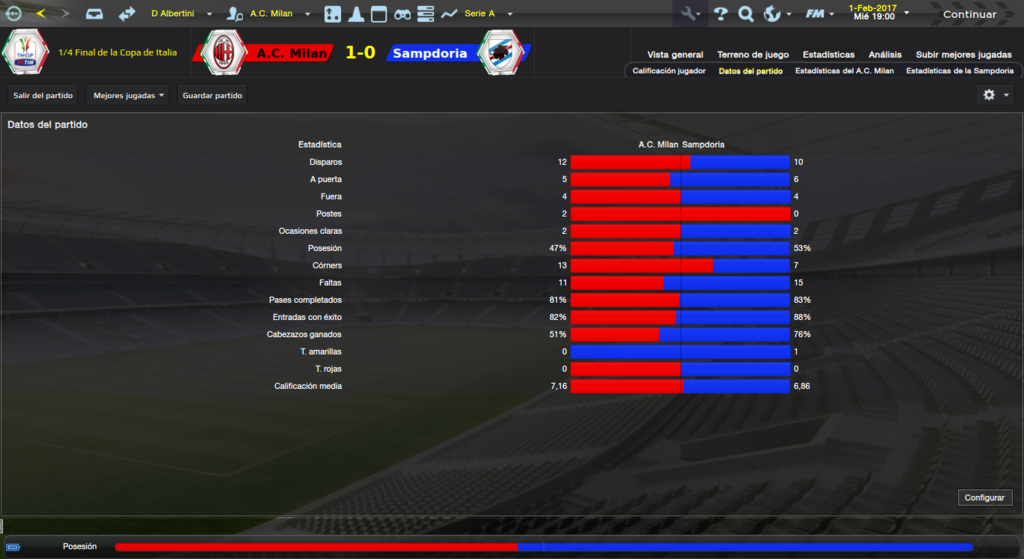Open the magnifying glass search
The width and height of the screenshot is (1024, 559).
[x=745, y=14]
